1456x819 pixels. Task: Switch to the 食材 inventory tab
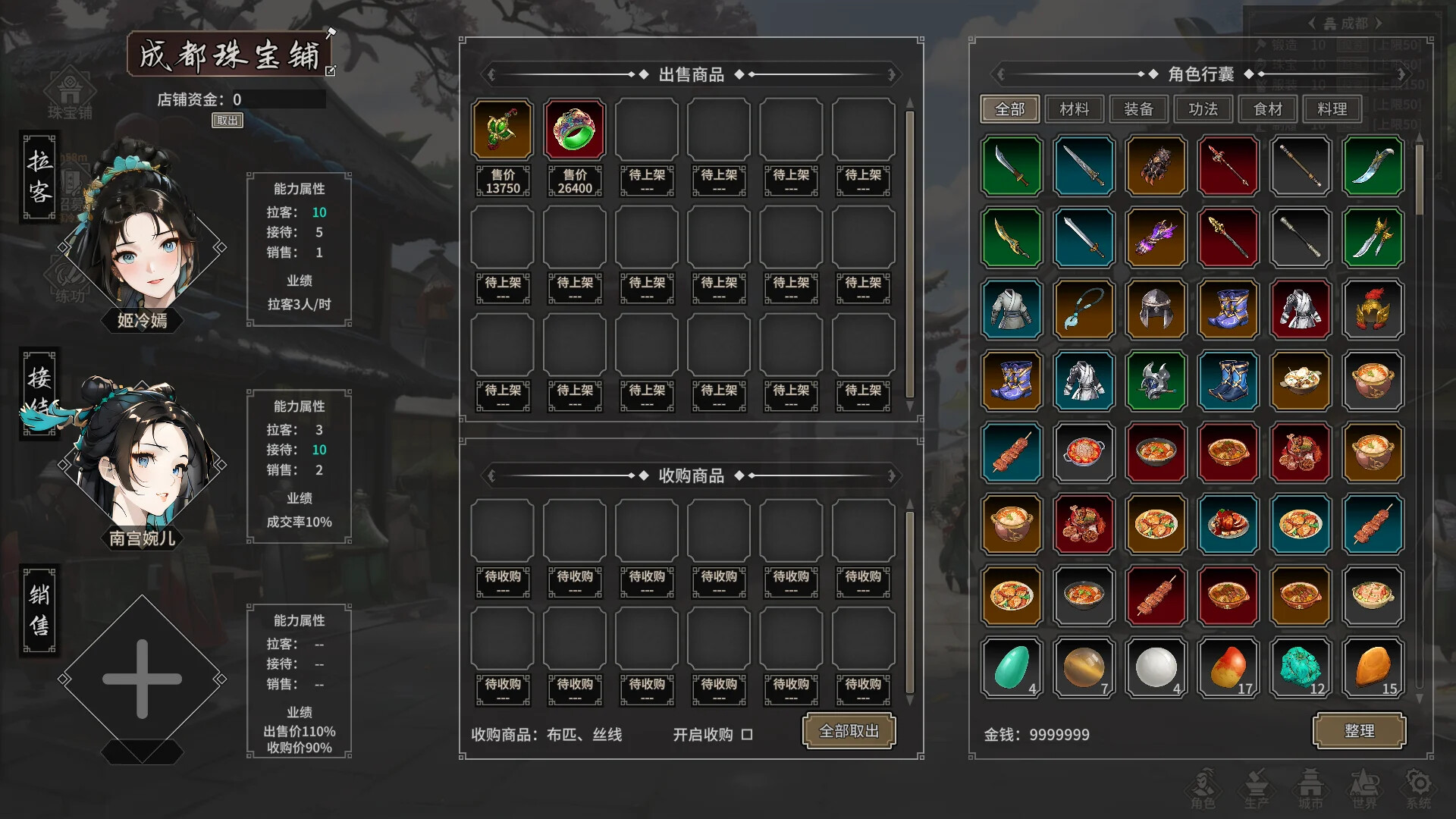1267,108
